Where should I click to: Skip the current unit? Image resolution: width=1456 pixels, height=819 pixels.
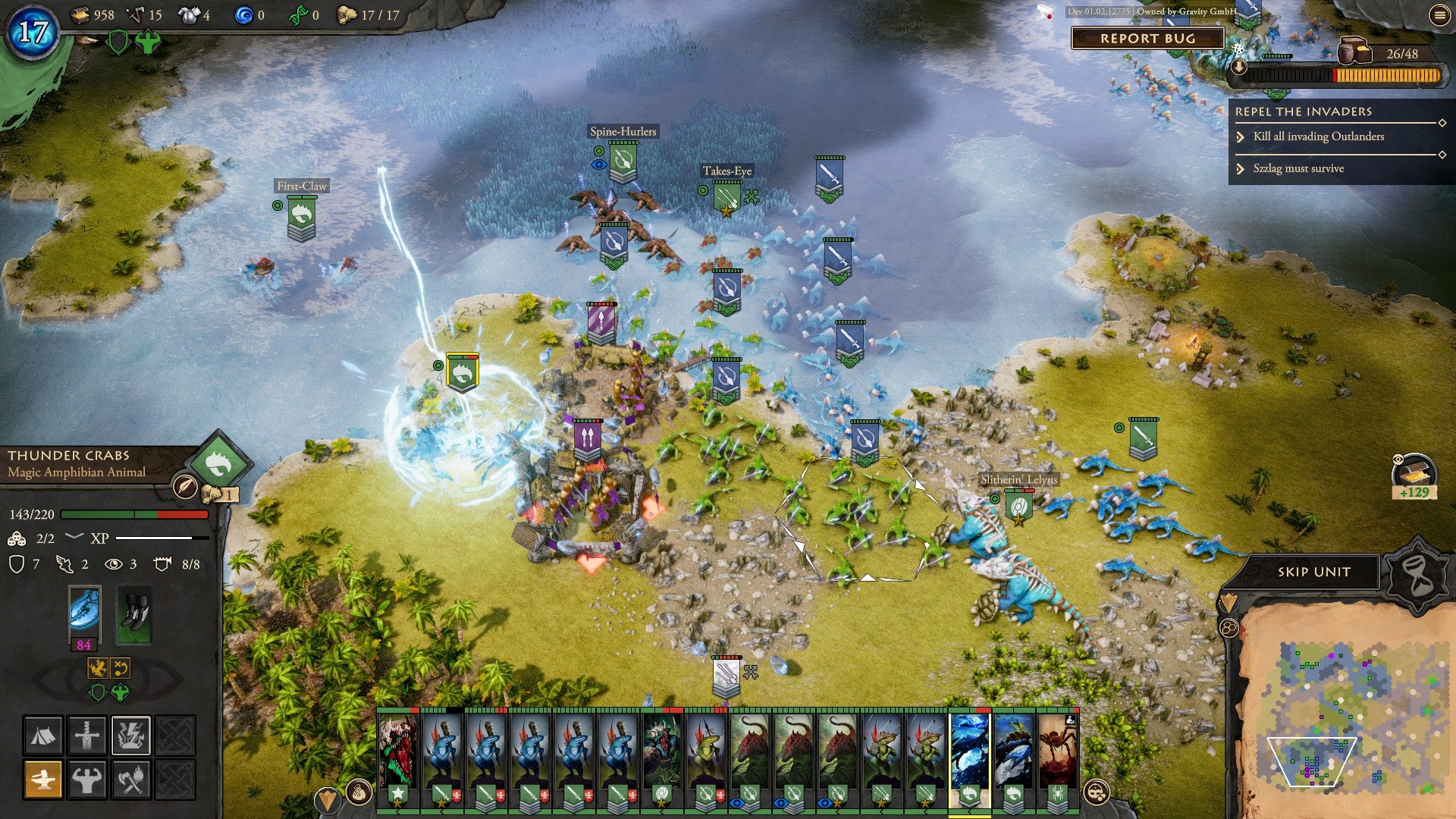(x=1313, y=572)
